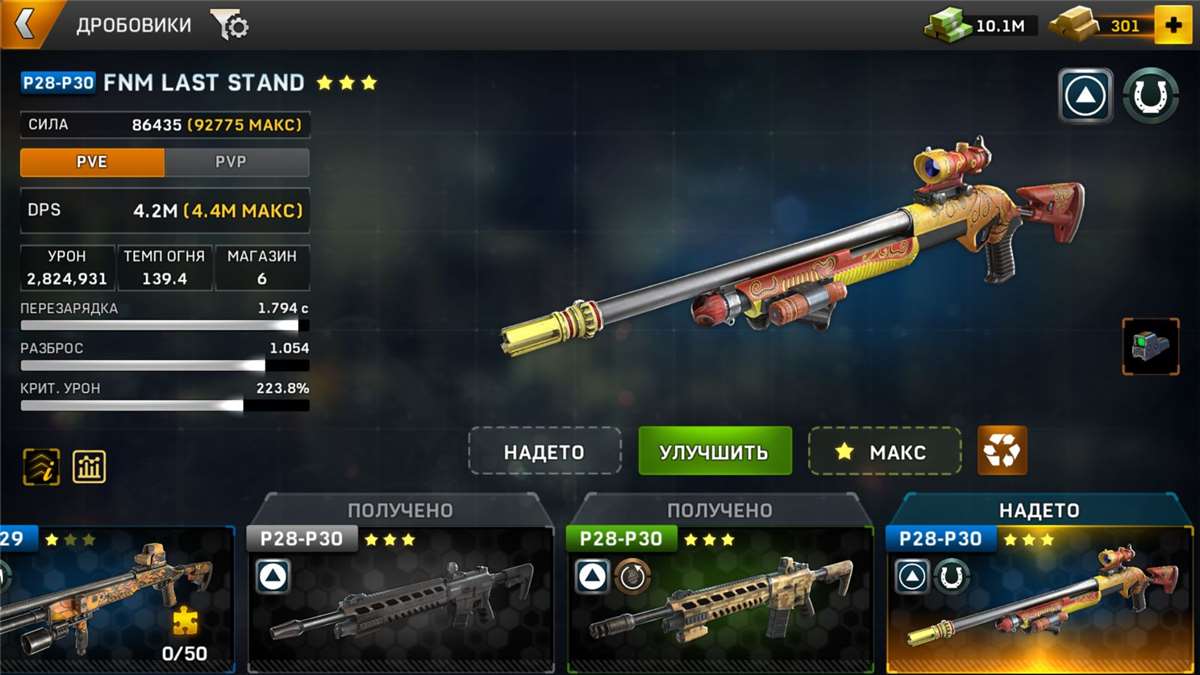Show the weapon info icon
Image resolution: width=1200 pixels, height=675 pixels.
(41, 466)
